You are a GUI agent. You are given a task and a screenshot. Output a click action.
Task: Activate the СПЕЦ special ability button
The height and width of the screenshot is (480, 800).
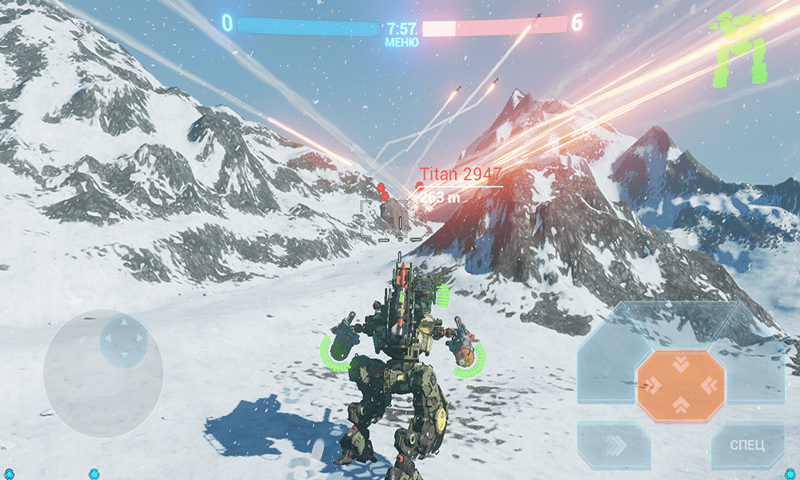pyautogui.click(x=747, y=444)
